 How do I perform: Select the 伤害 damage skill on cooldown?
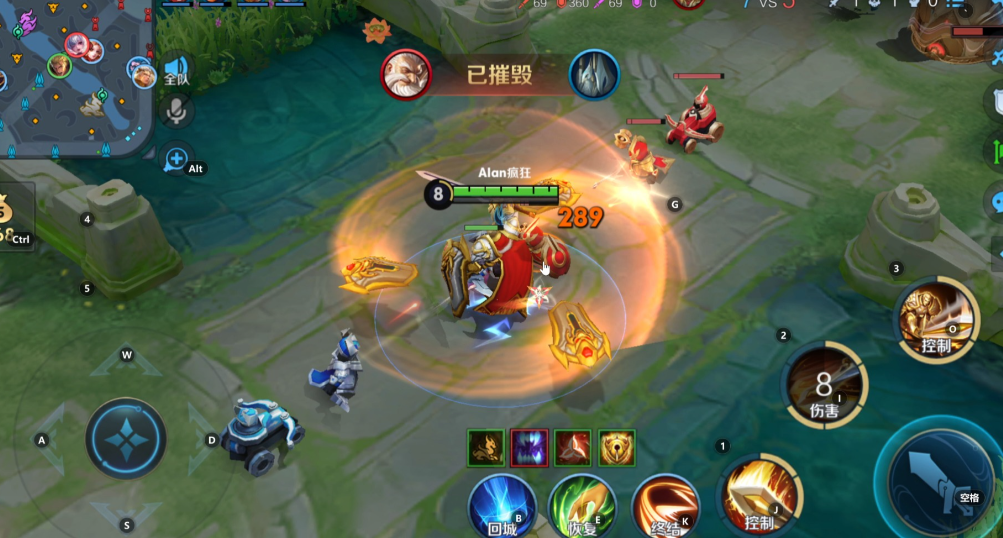tap(824, 384)
